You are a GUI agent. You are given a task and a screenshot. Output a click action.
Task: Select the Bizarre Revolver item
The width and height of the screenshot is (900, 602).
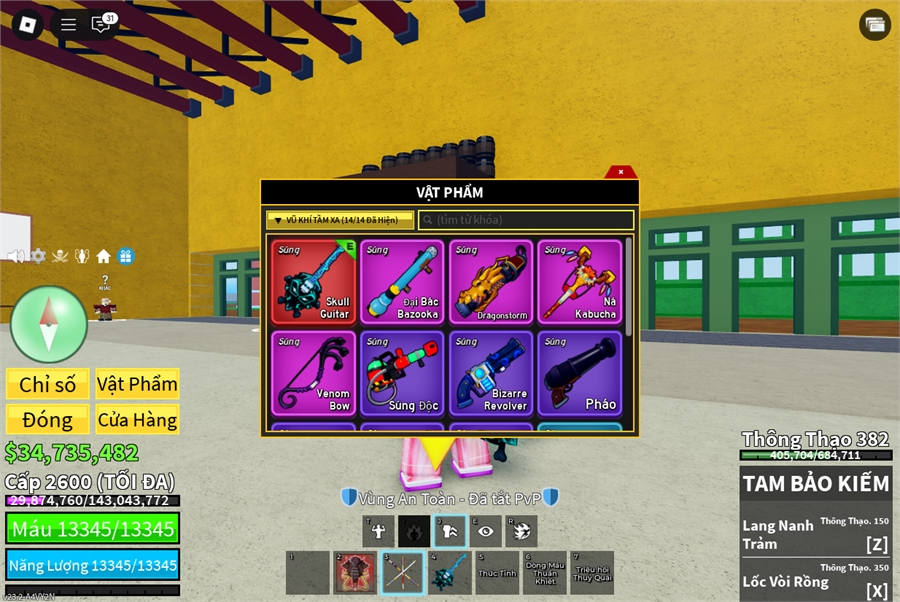[491, 373]
